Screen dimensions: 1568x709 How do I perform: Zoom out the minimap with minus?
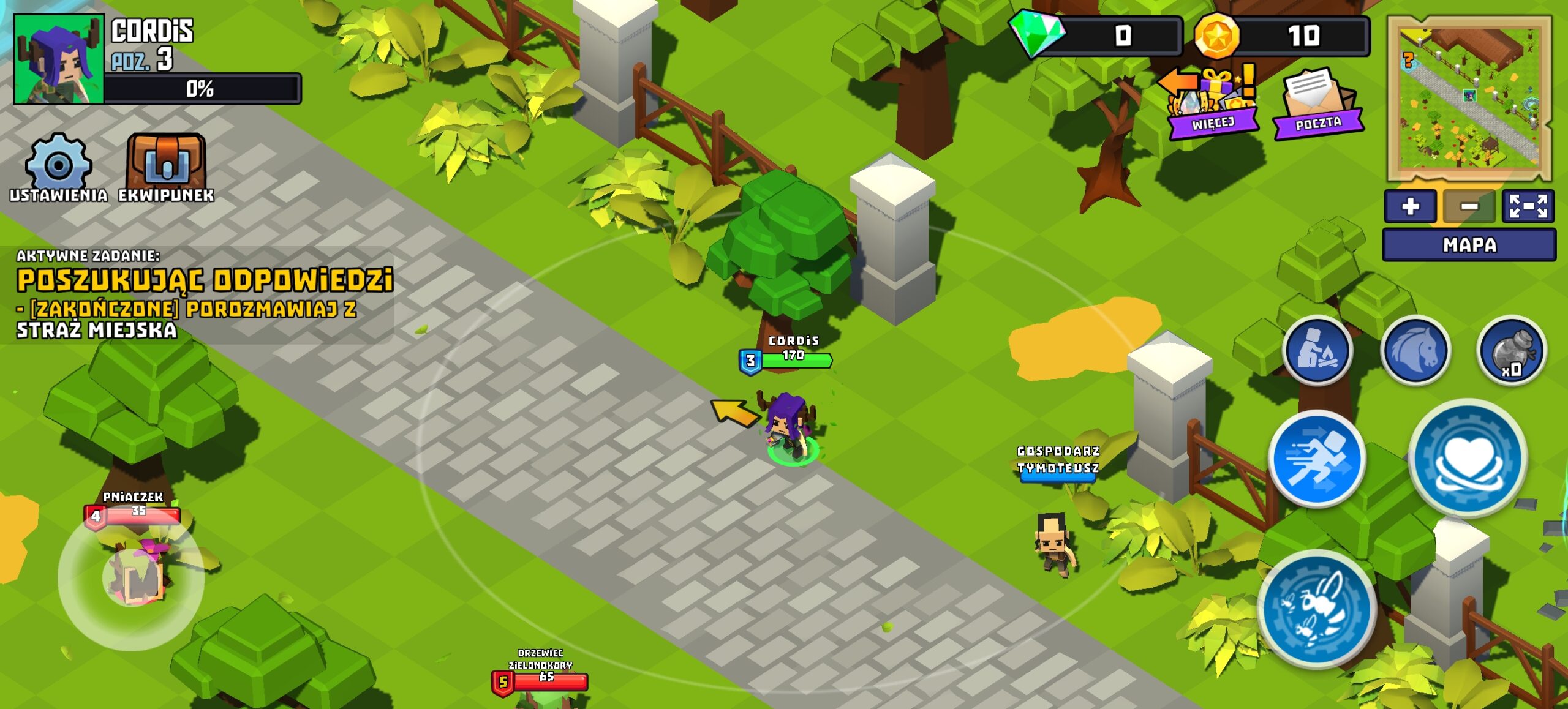[1469, 206]
